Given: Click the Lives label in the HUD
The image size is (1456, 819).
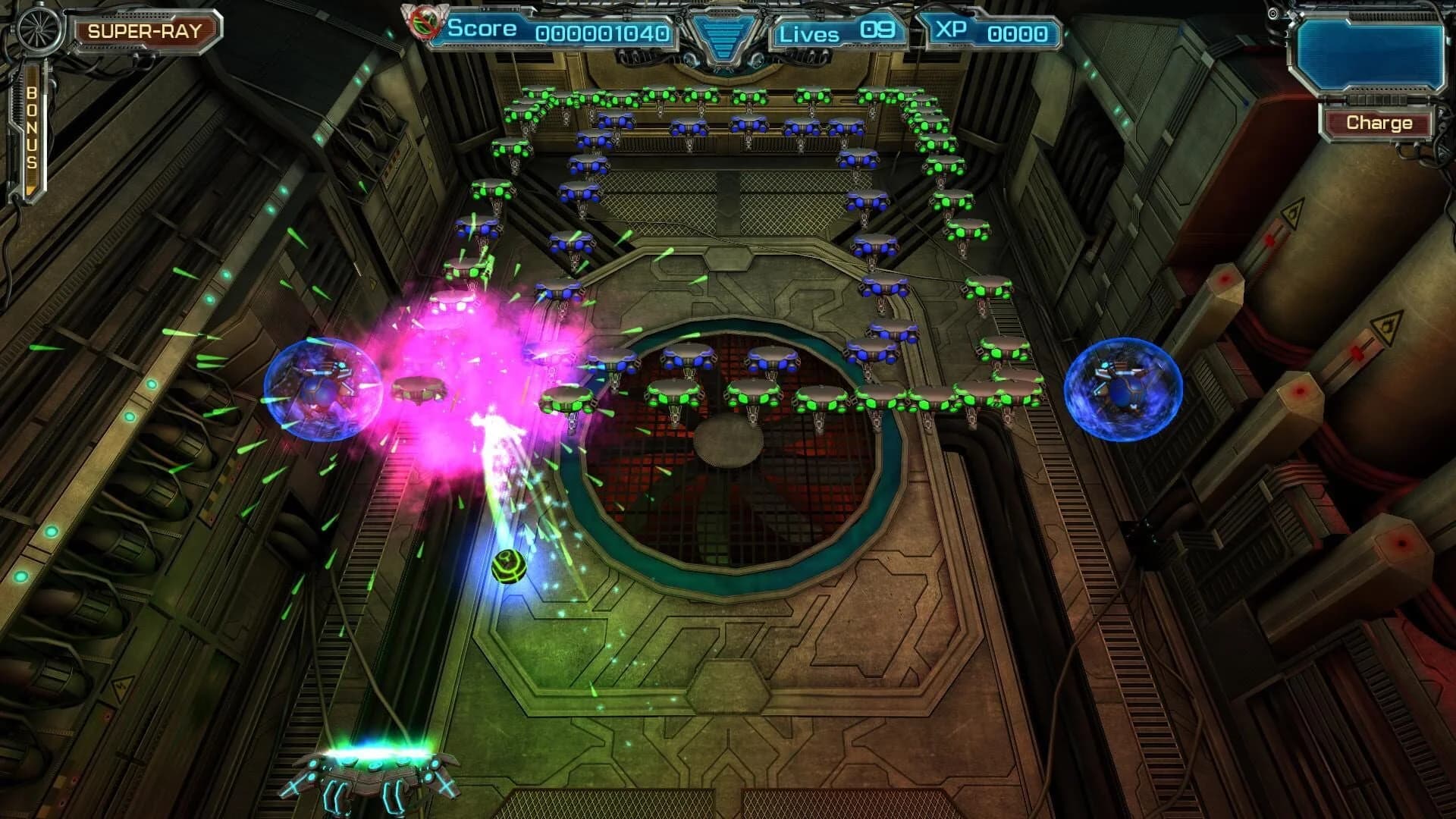Looking at the screenshot, I should click(808, 33).
